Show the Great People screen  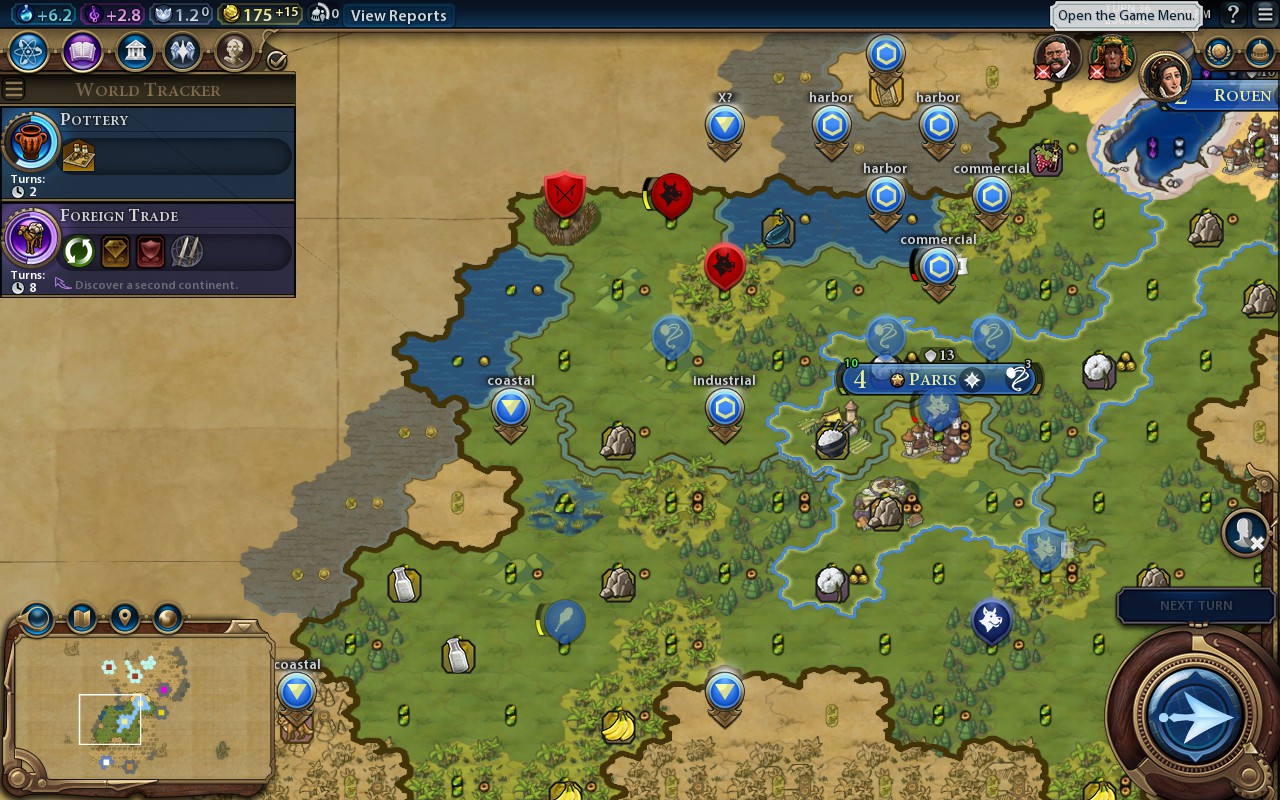pos(234,51)
